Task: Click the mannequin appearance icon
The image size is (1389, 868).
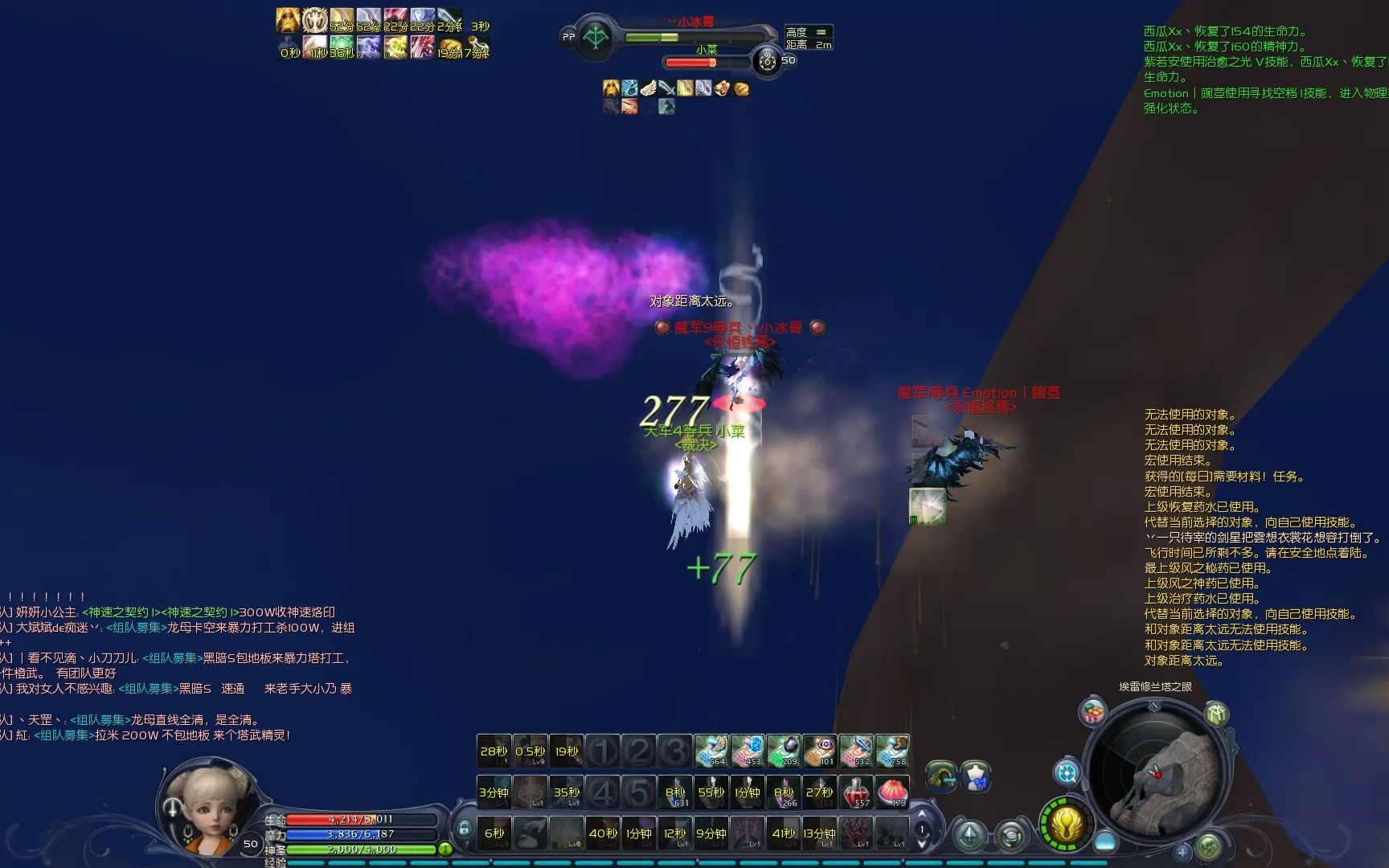Action: (x=975, y=777)
